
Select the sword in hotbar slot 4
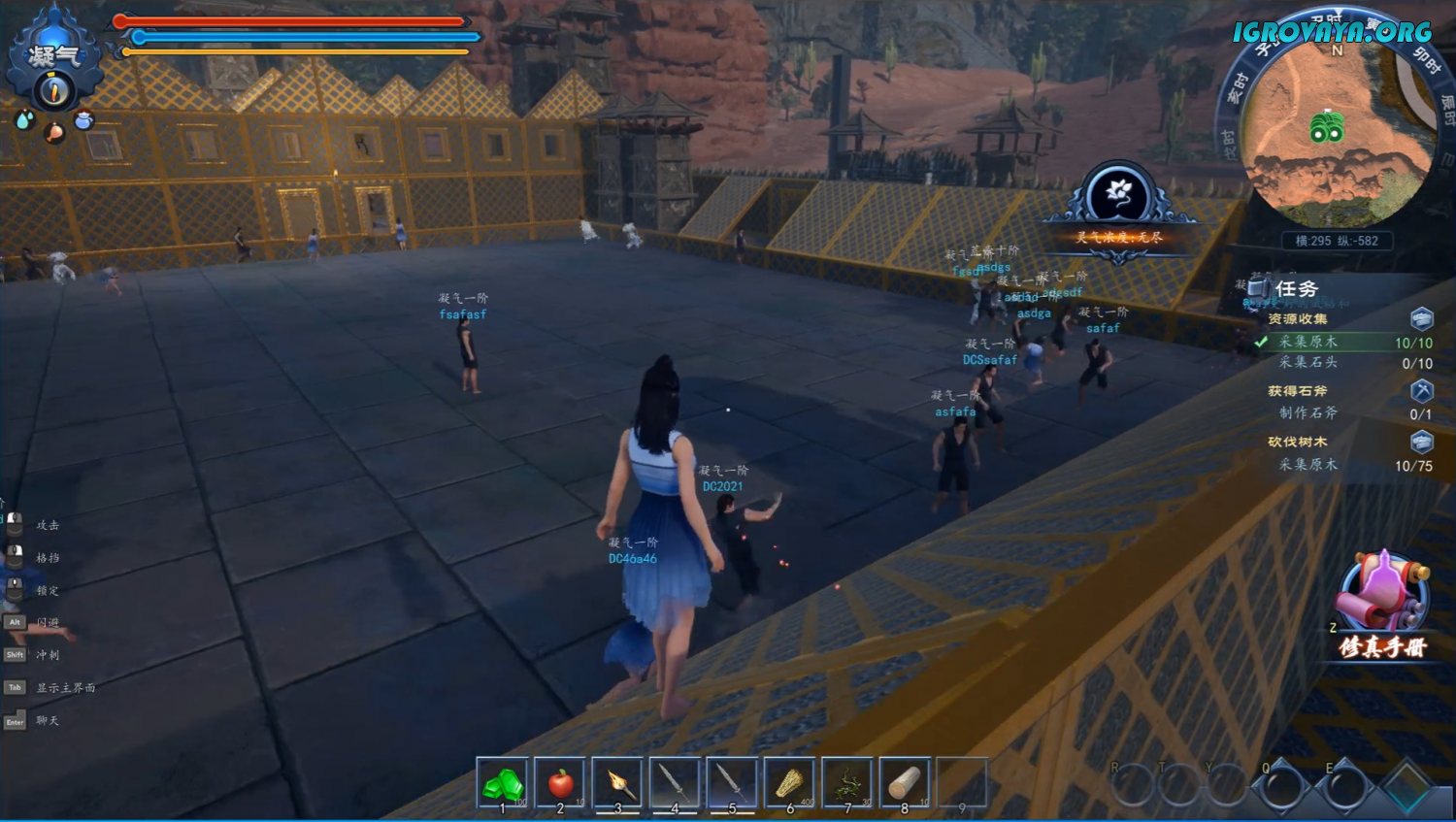click(675, 783)
